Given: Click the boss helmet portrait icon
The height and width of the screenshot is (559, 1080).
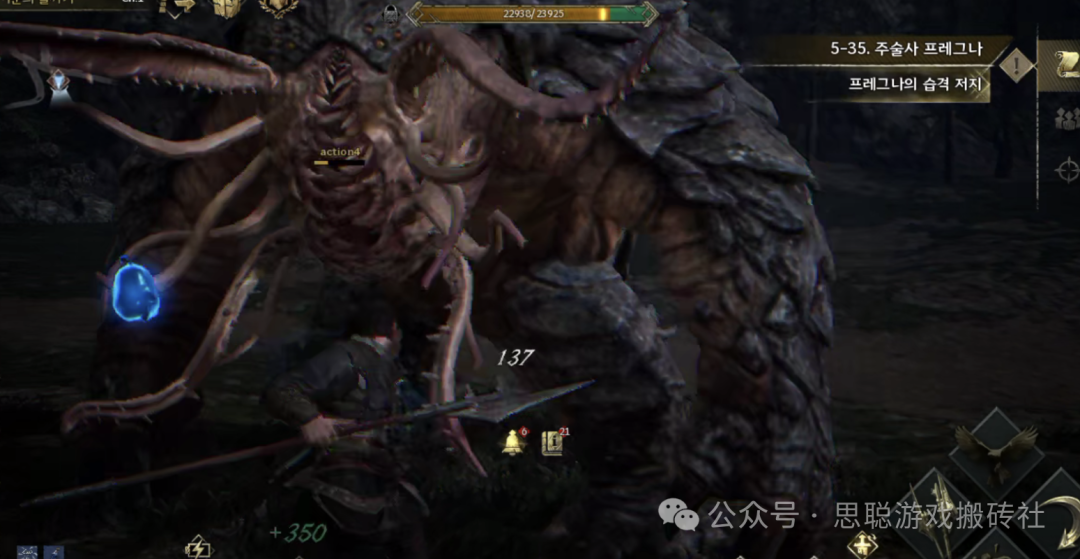Looking at the screenshot, I should [x=391, y=14].
